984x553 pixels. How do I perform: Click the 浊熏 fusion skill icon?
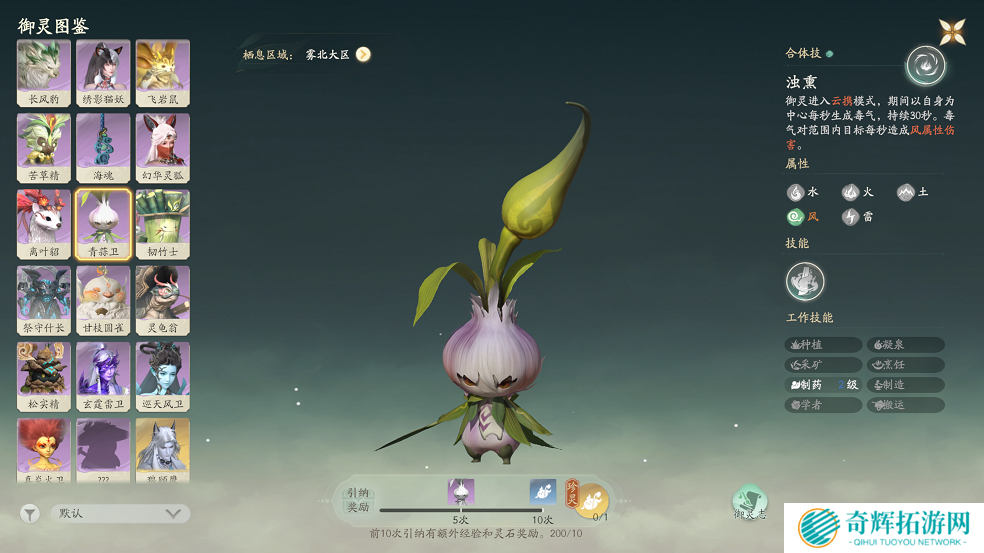pos(925,66)
